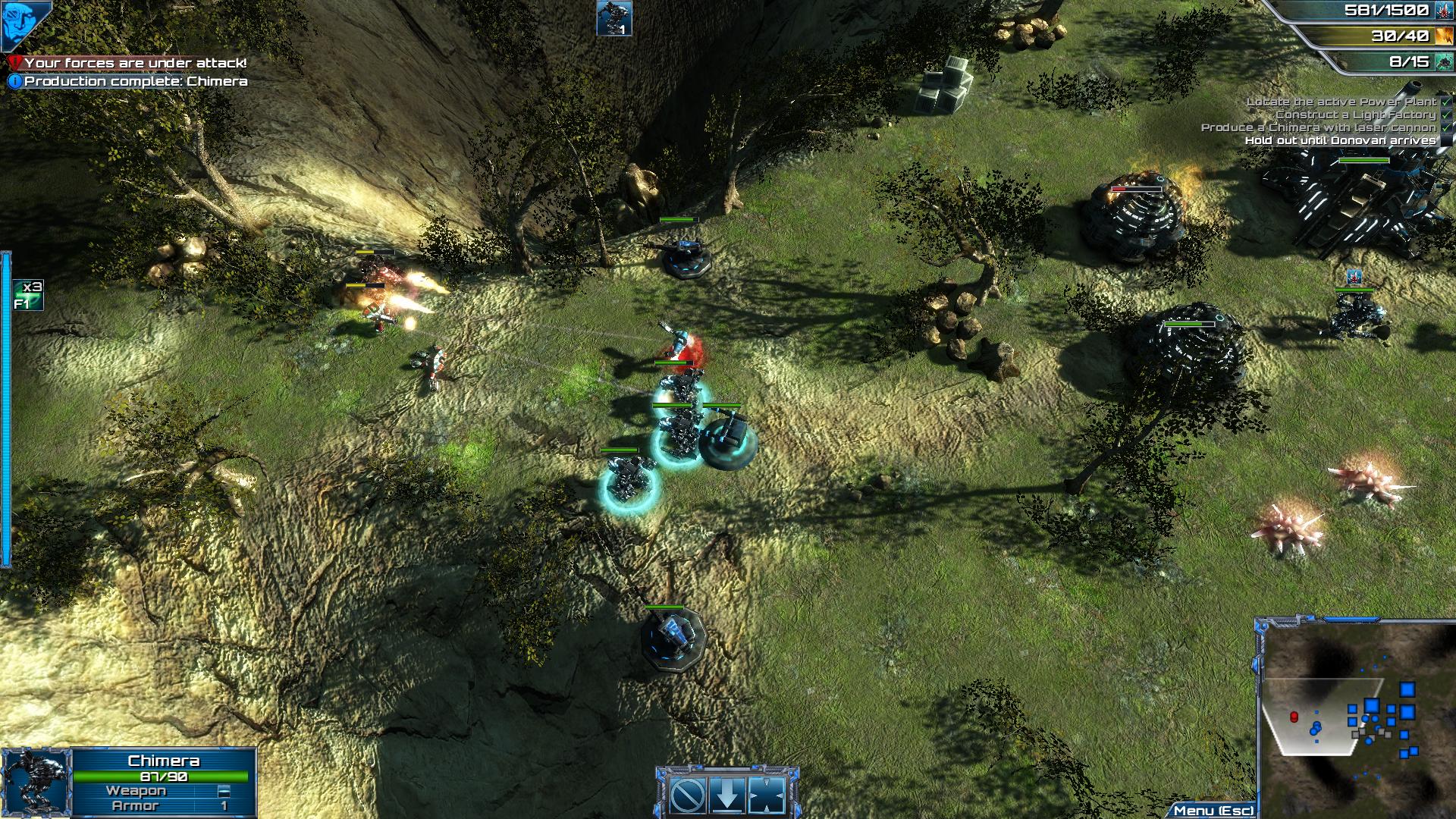Select the inward-arrows gather command
The width and height of the screenshot is (1456, 819).
767,795
